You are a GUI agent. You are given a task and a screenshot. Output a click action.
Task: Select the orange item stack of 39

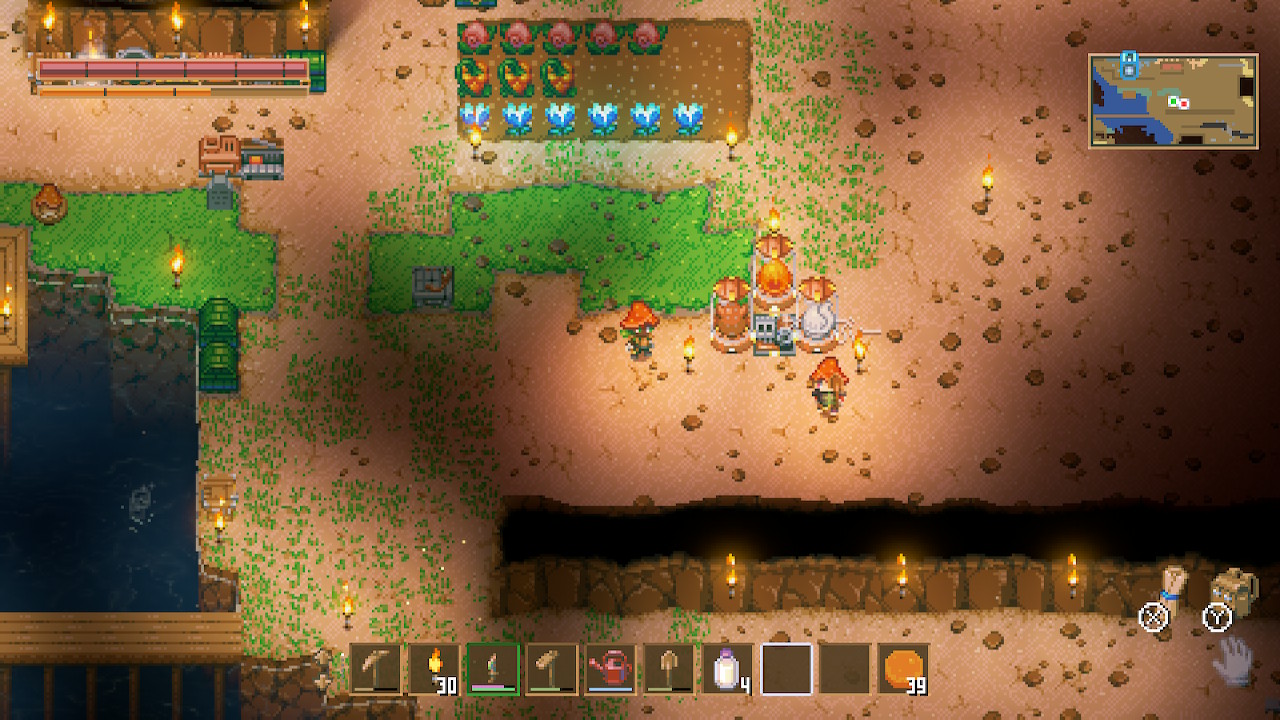tap(904, 668)
